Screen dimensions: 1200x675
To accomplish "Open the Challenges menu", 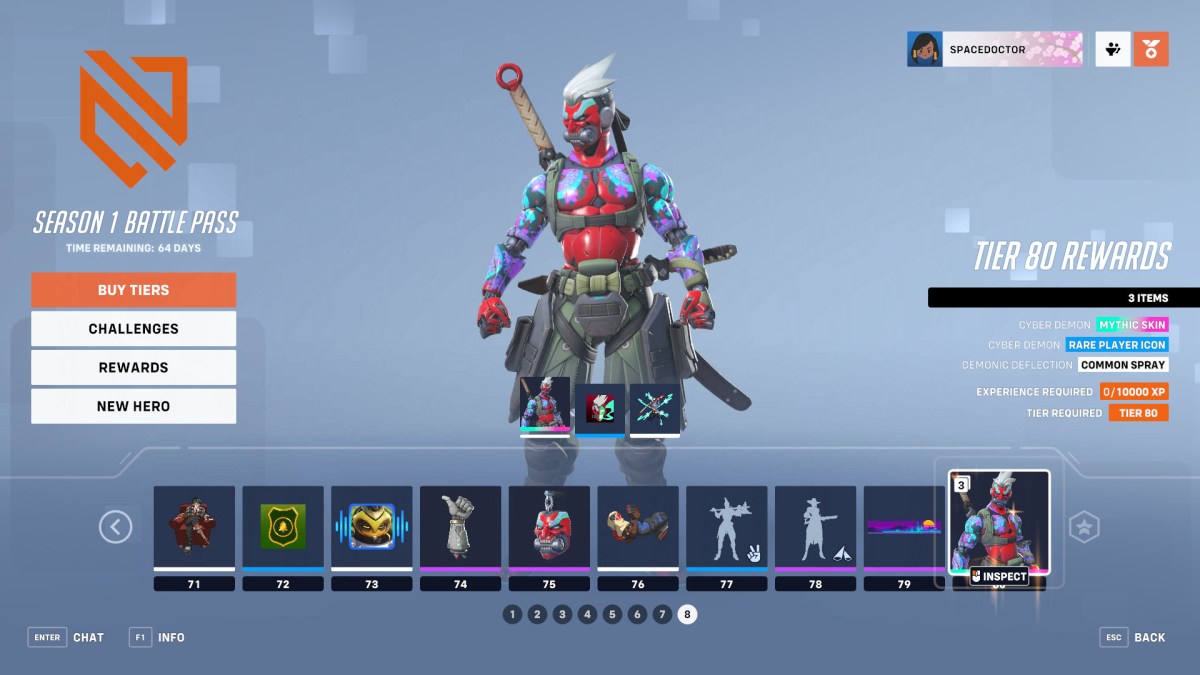I will tap(133, 329).
